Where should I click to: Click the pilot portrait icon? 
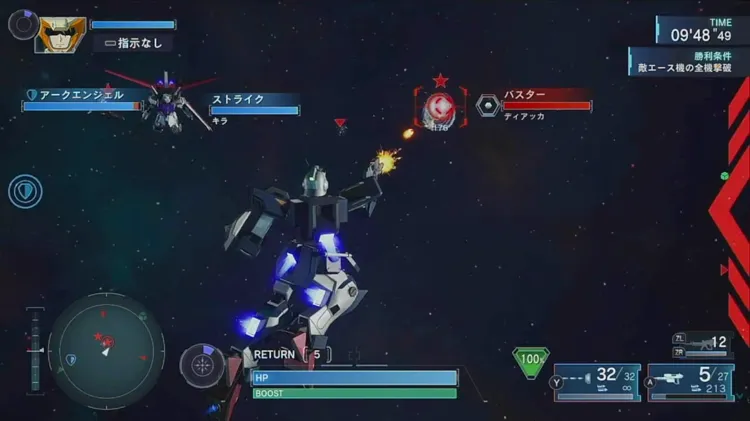tap(60, 34)
